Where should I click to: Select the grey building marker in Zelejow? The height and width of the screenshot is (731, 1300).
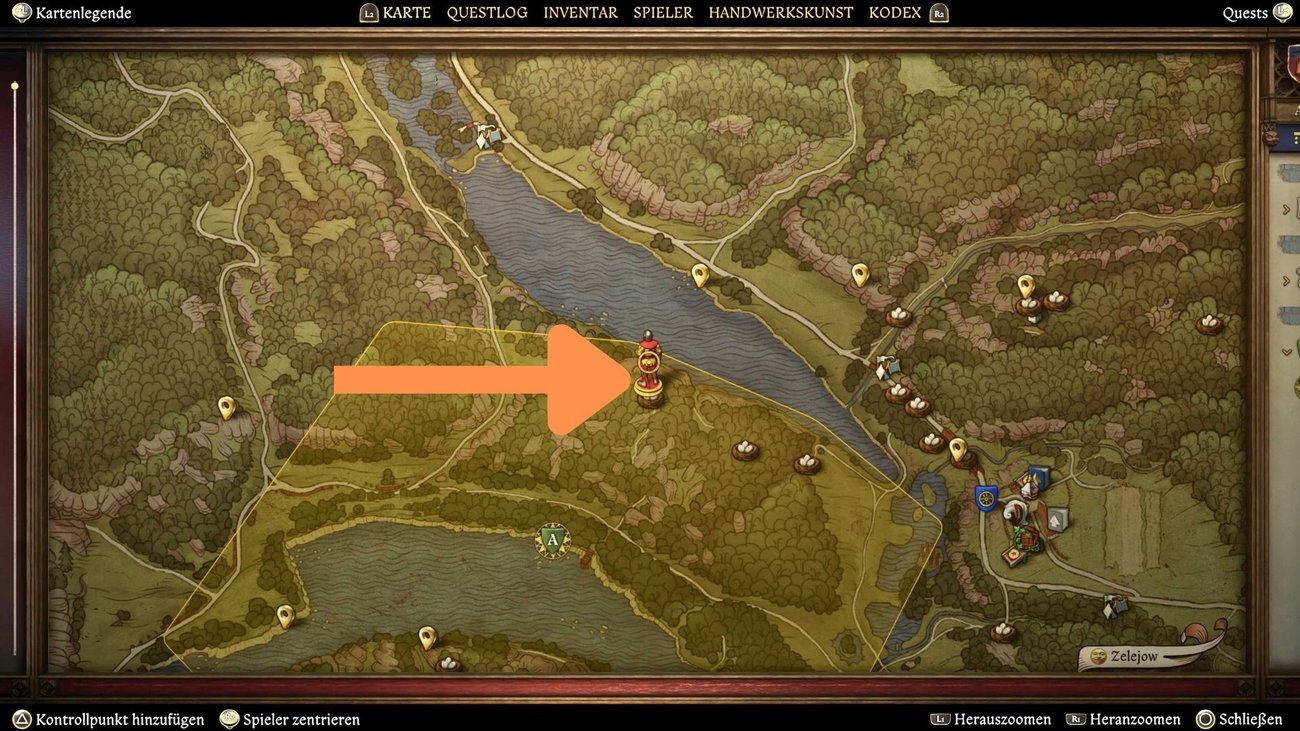pos(1056,517)
